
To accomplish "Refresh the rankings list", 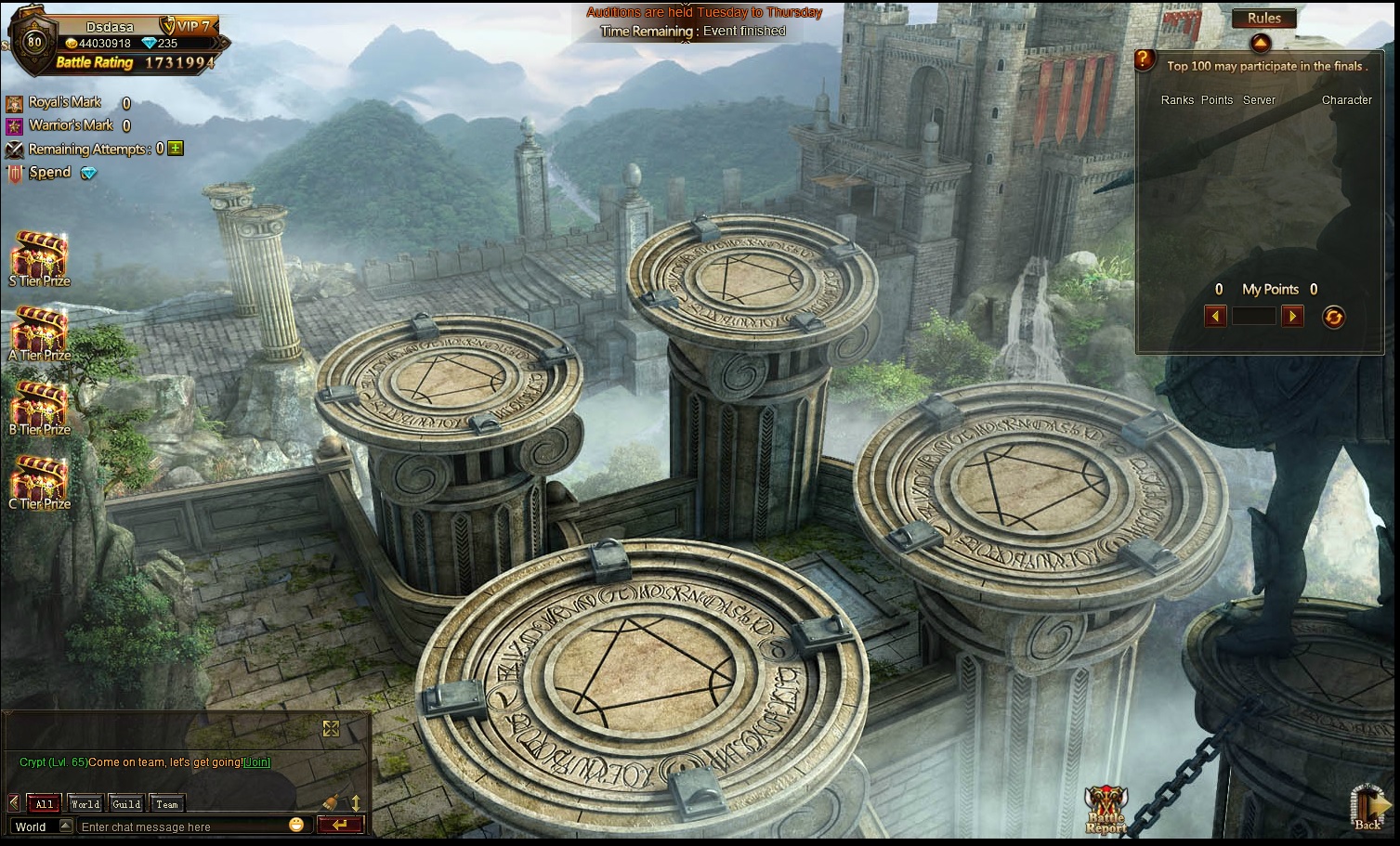I will point(1333,318).
